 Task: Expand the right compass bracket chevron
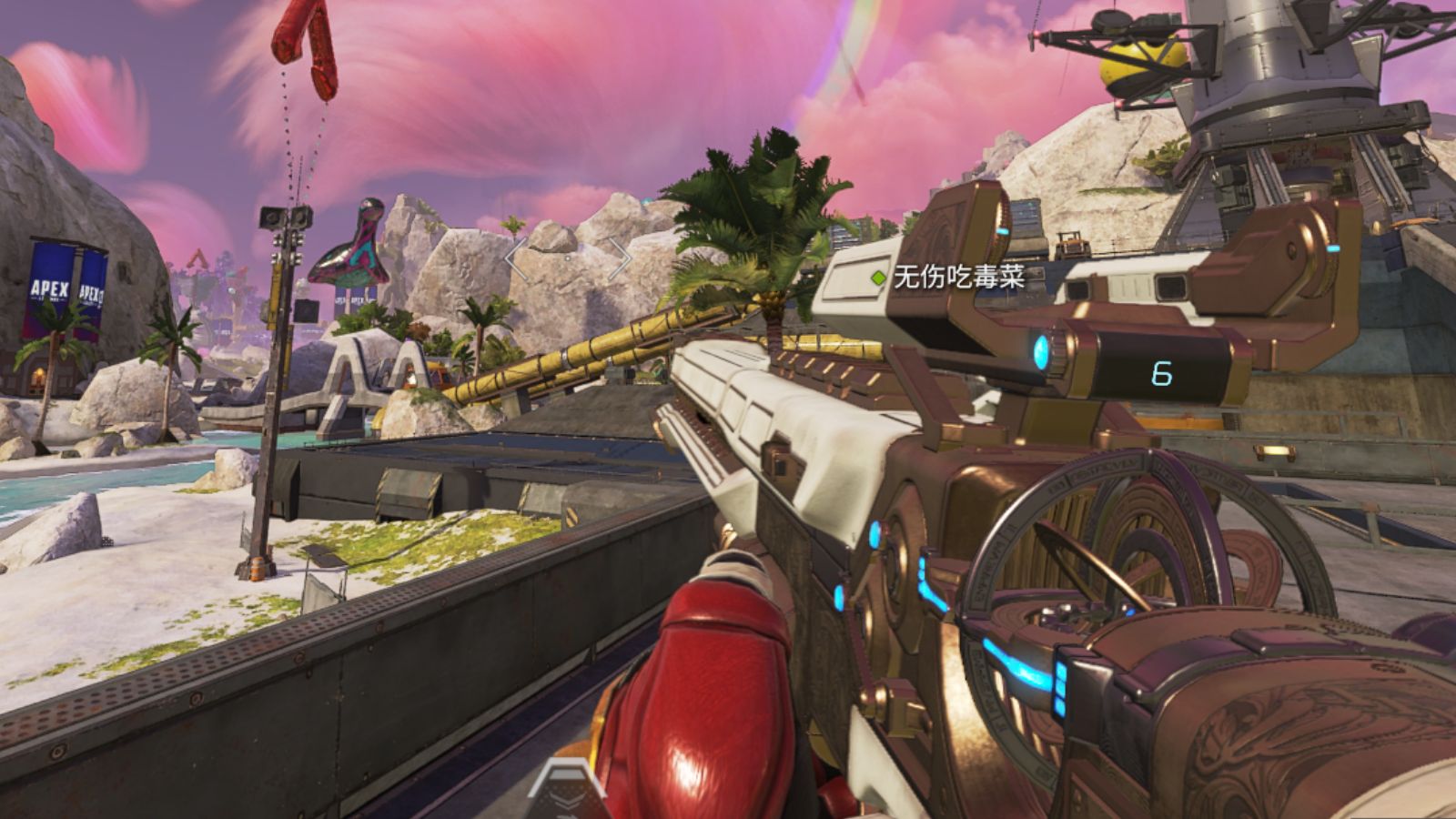[622, 258]
